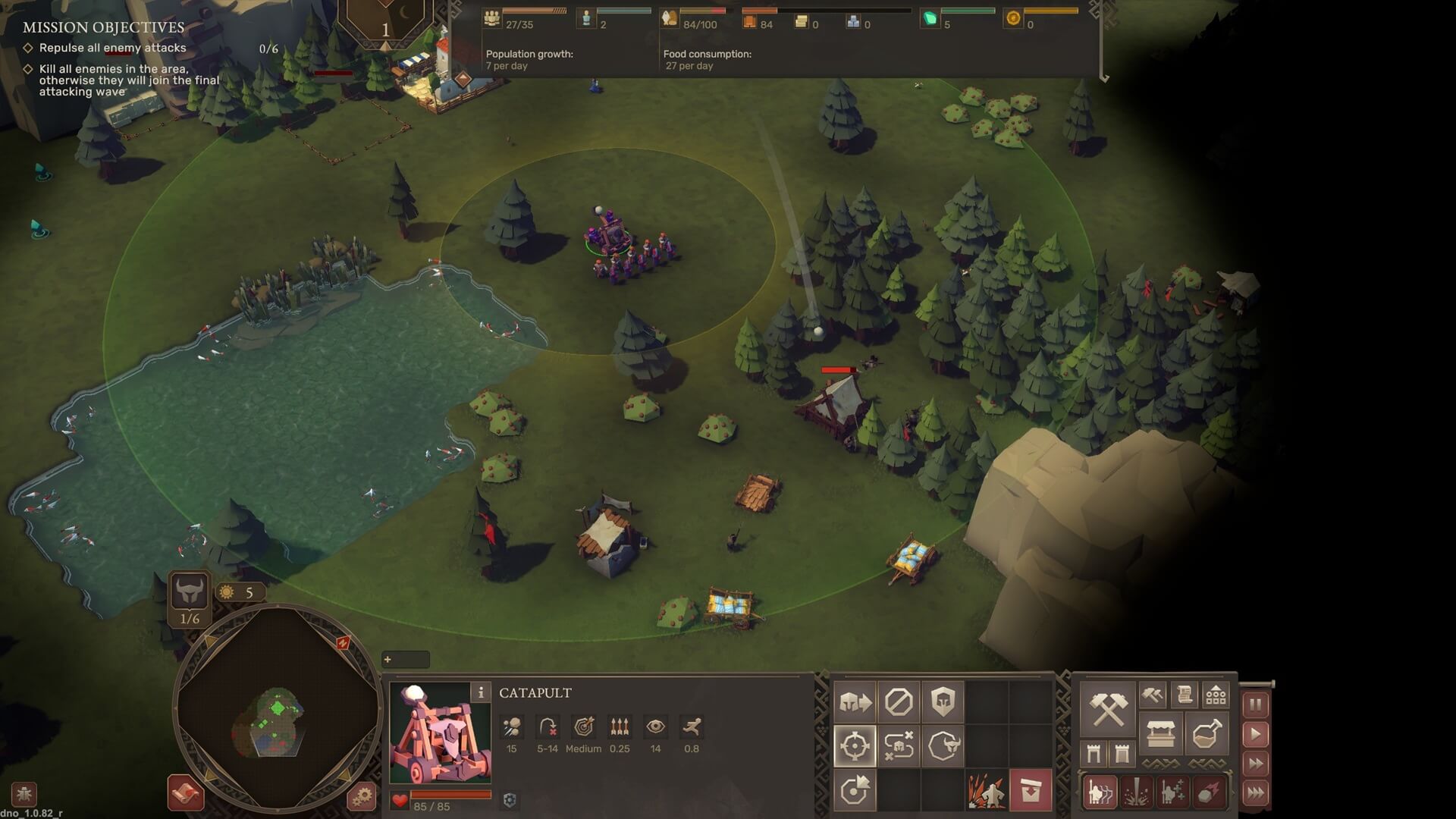Screen dimensions: 1456x819
Task: Click the horned helmet enemy wave icon
Action: 189,591
